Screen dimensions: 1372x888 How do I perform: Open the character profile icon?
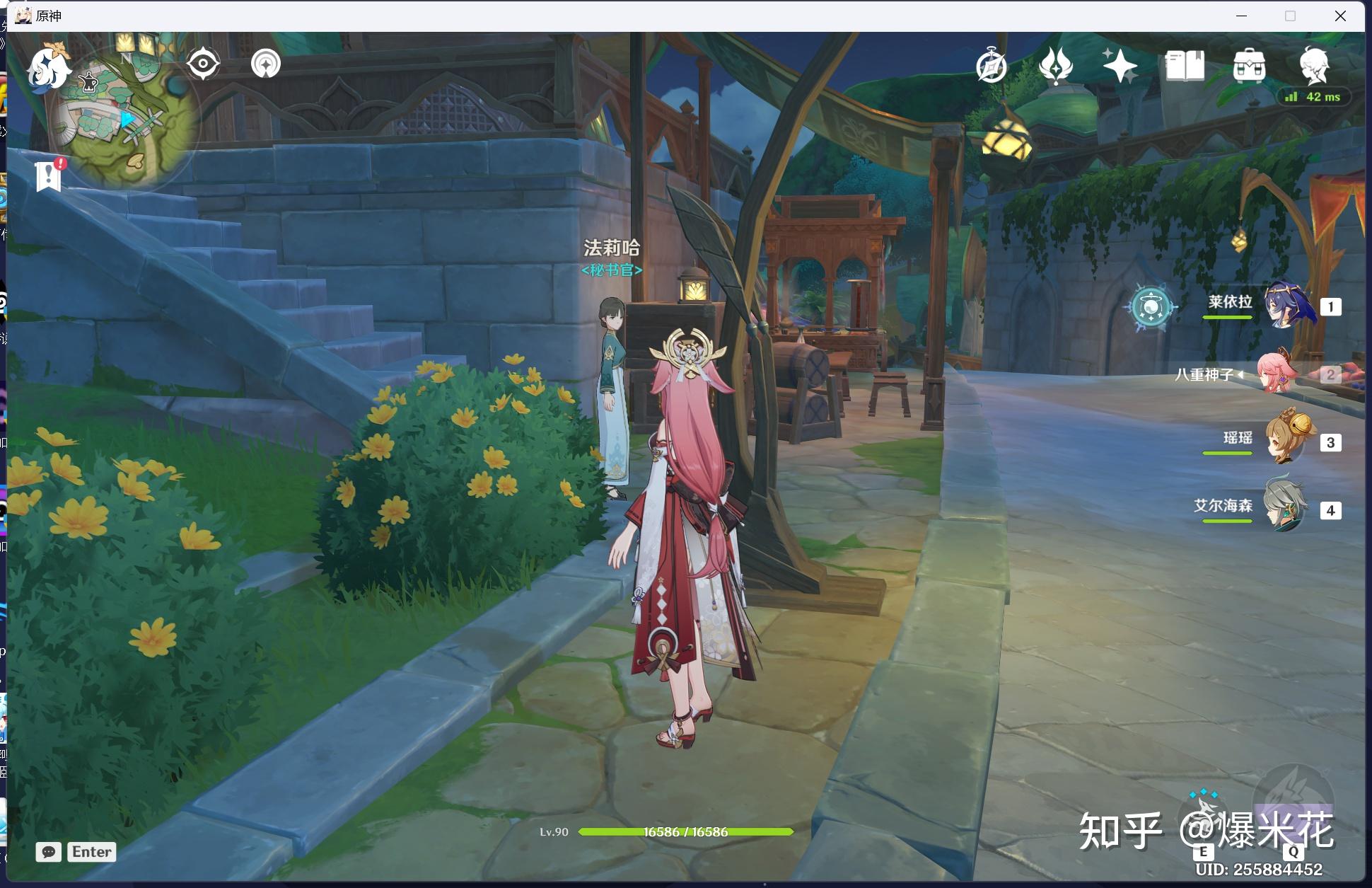click(1314, 65)
